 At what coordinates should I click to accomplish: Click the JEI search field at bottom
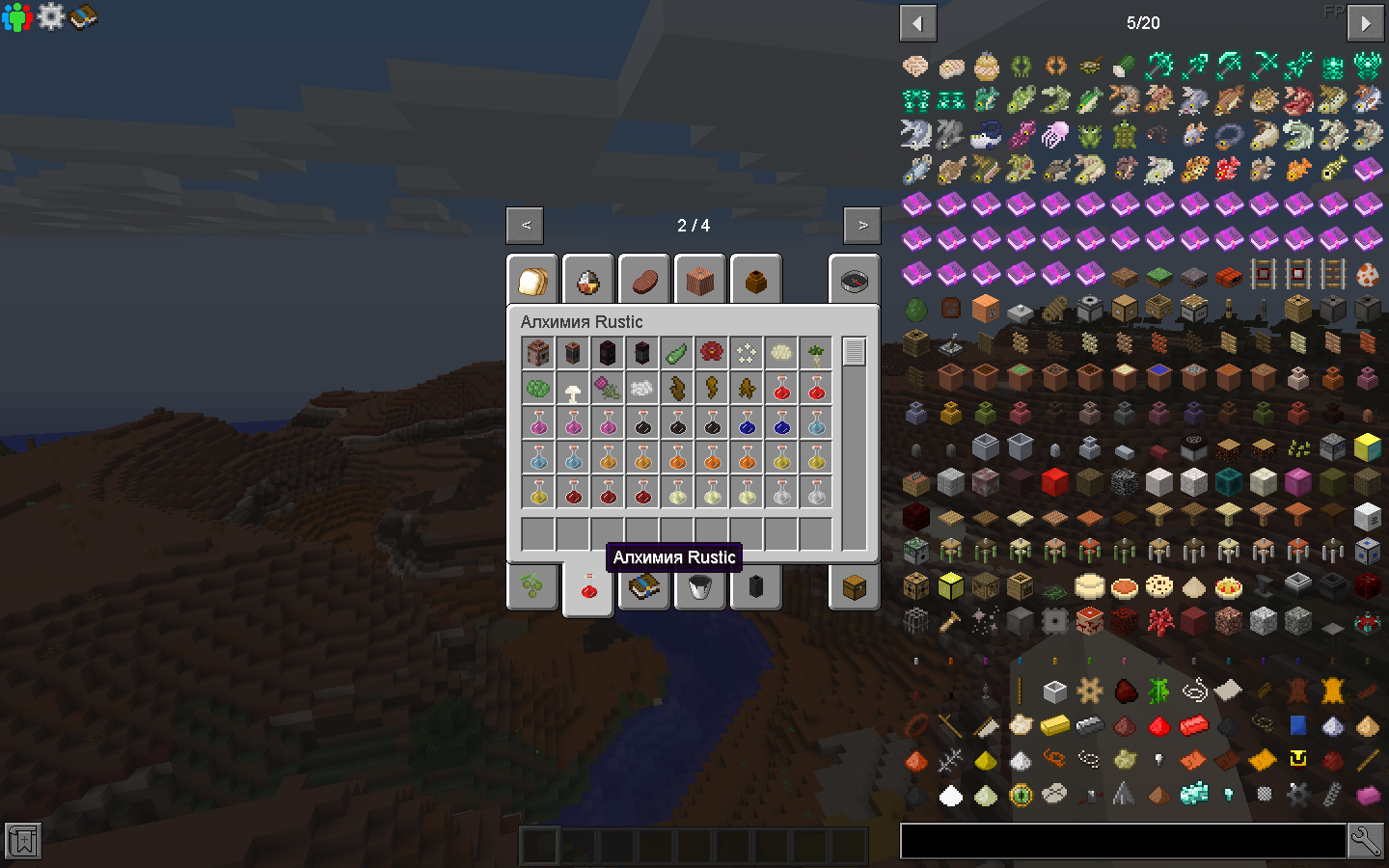point(1124,840)
